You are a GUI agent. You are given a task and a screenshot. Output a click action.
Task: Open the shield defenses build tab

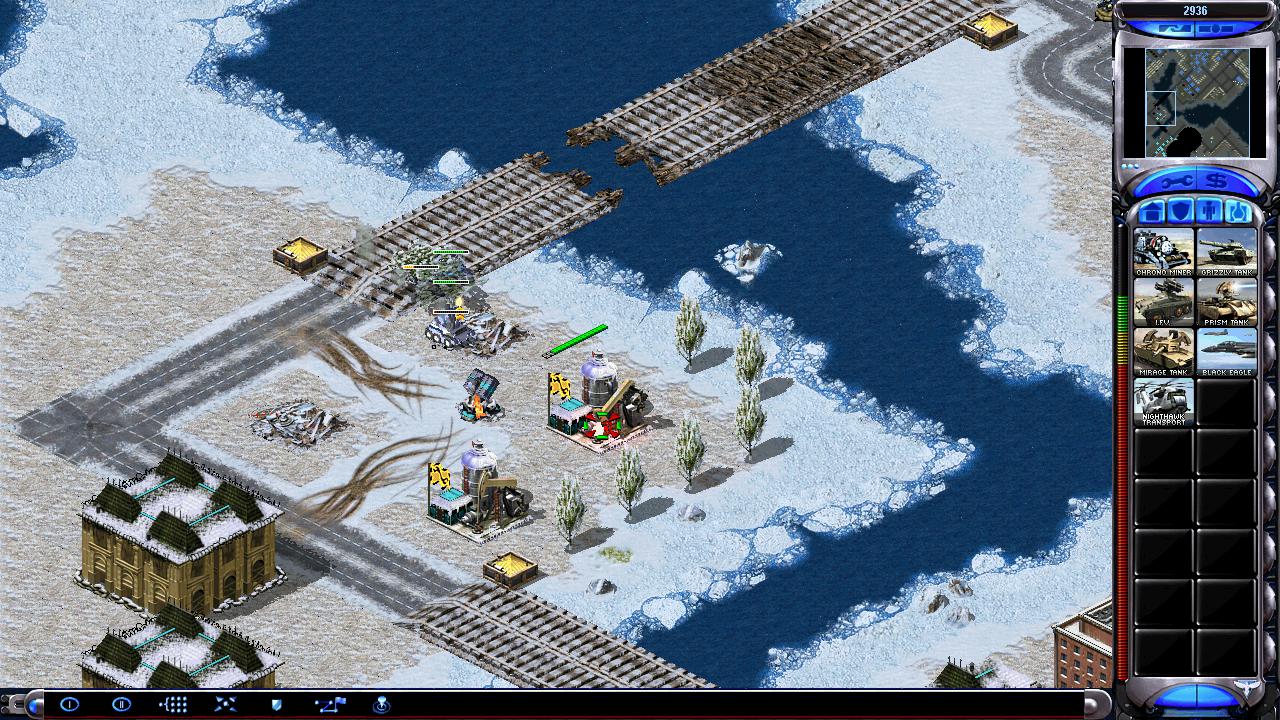[x=1181, y=212]
